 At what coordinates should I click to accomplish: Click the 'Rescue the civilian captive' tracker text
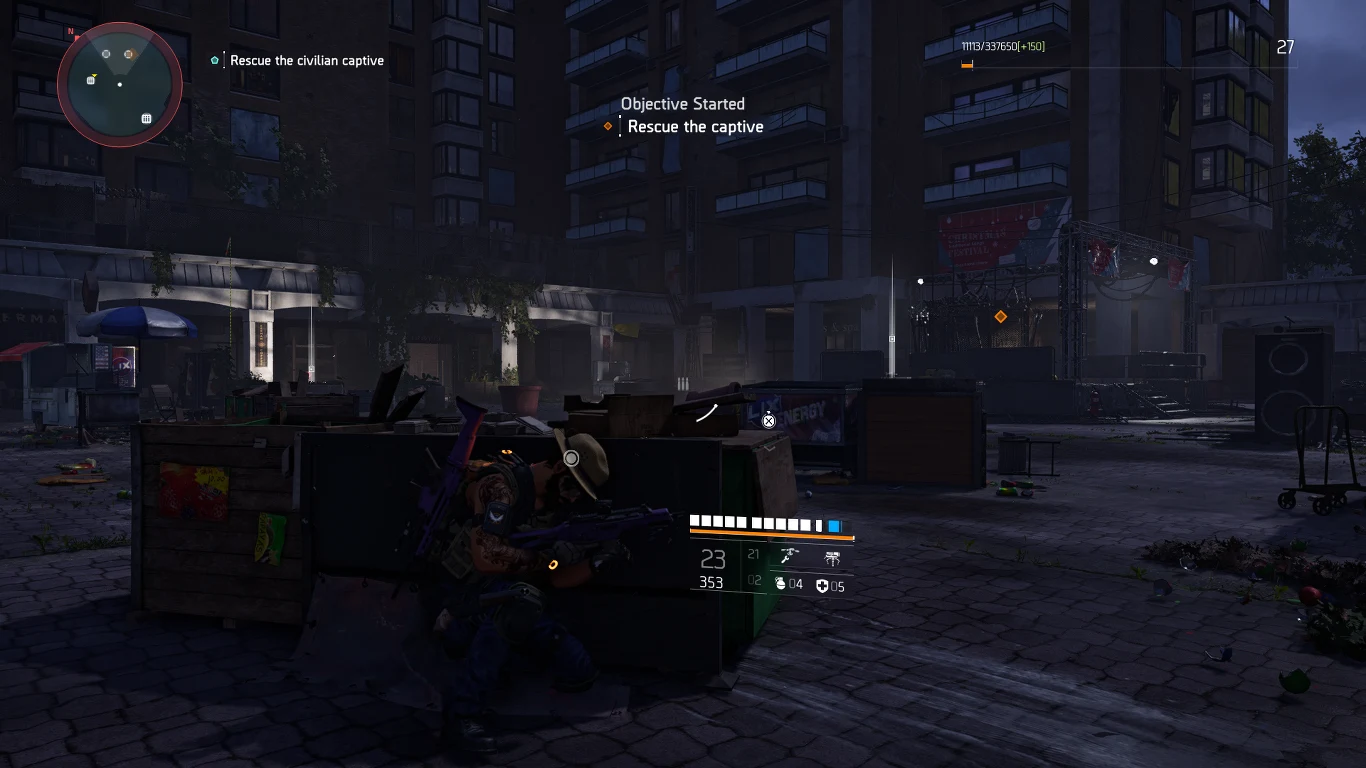[x=305, y=60]
